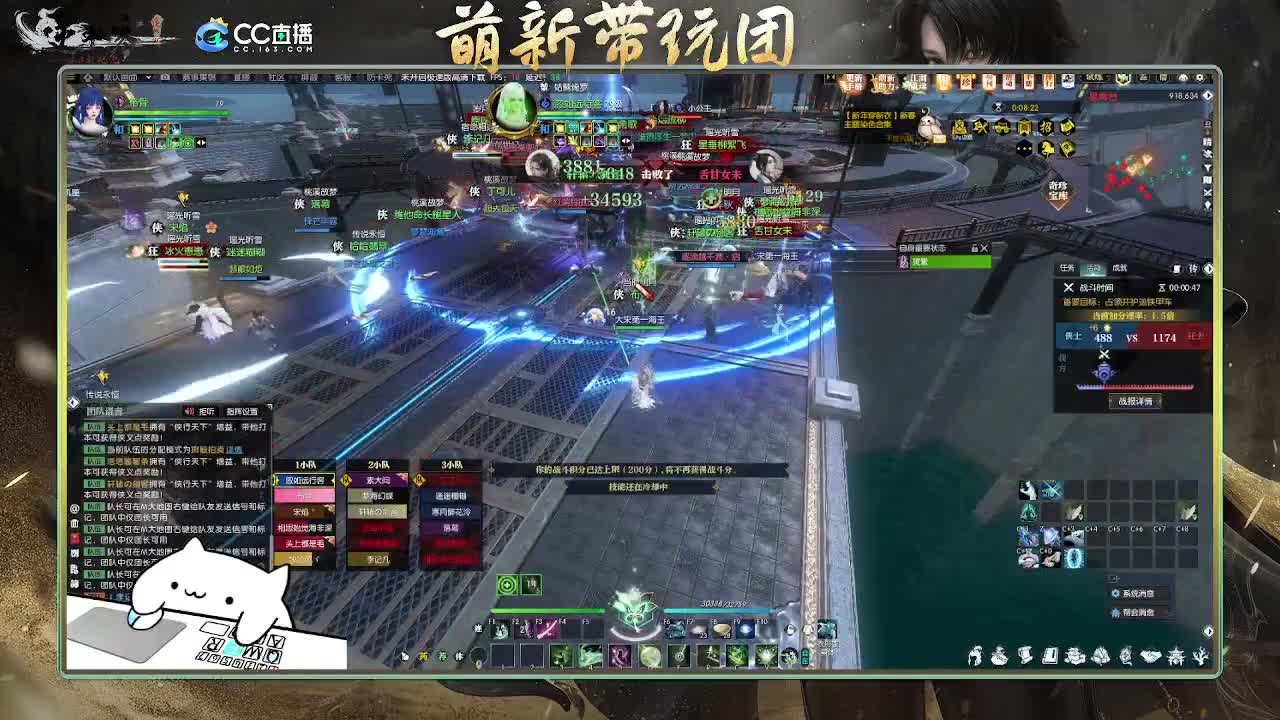The image size is (1280, 720).
Task: Expand the currency panel arrow beside 918,634
Action: tap(1207, 95)
